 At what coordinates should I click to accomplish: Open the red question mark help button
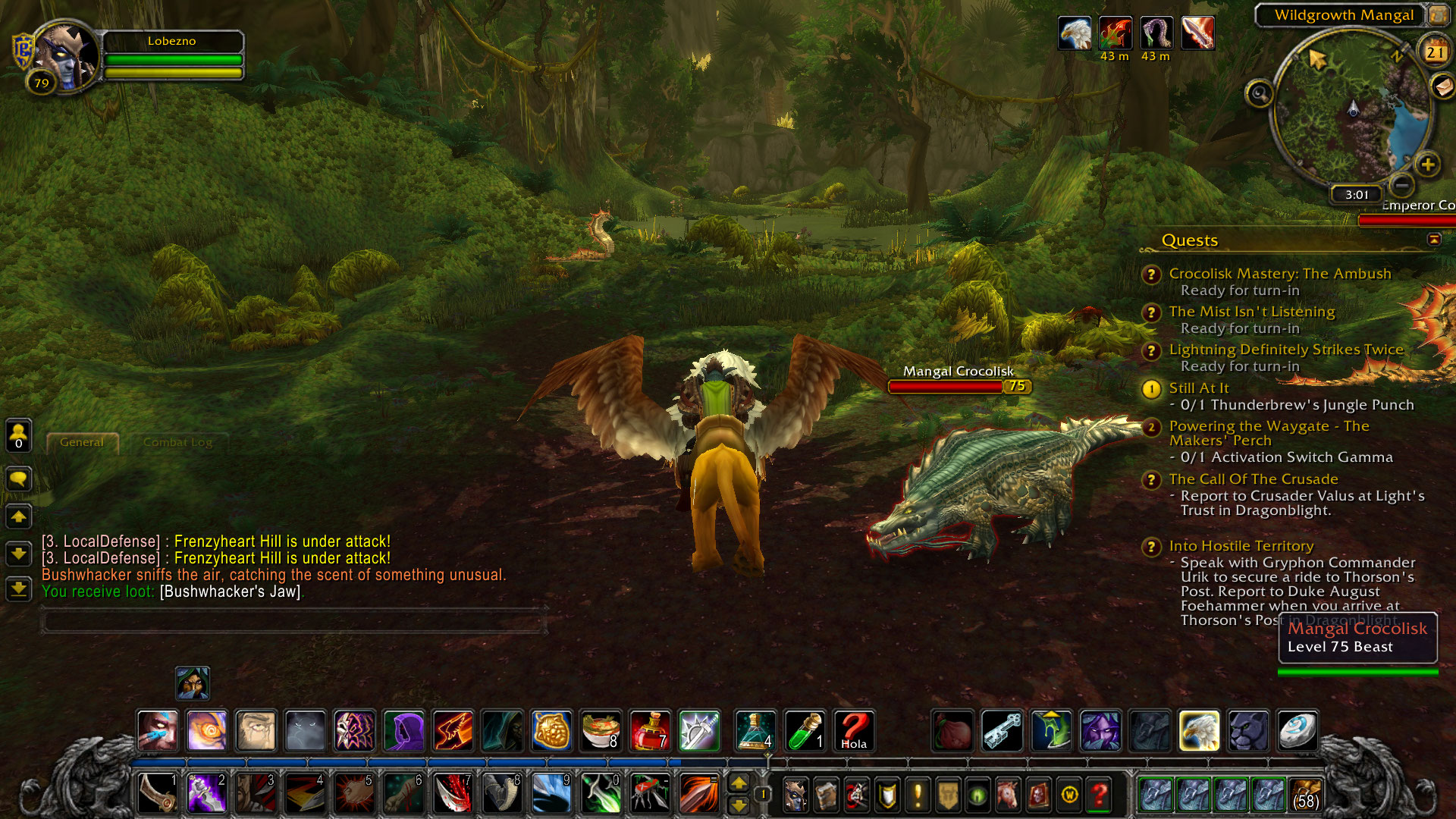tap(1099, 795)
